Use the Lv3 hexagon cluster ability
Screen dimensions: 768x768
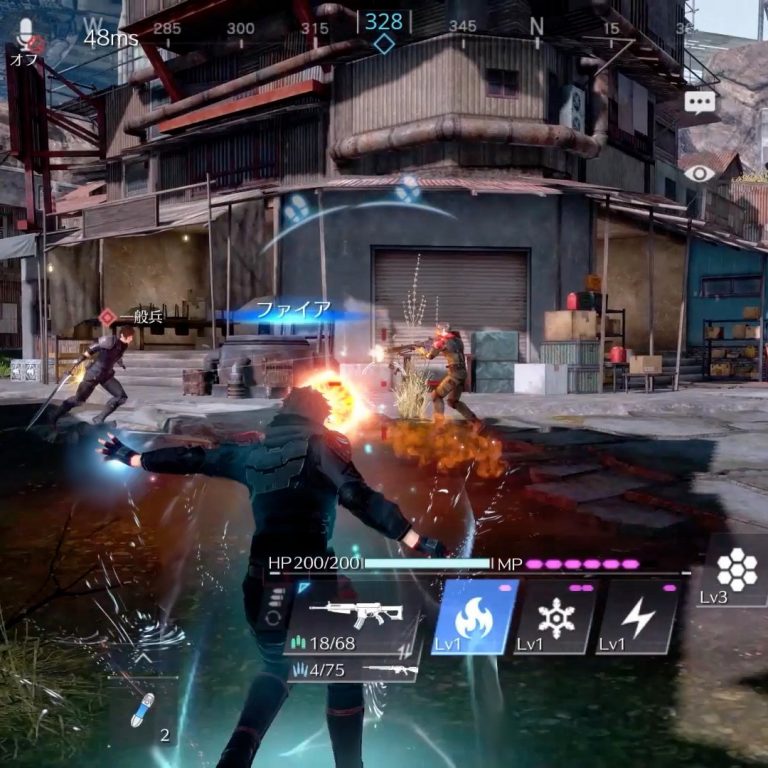coord(738,570)
